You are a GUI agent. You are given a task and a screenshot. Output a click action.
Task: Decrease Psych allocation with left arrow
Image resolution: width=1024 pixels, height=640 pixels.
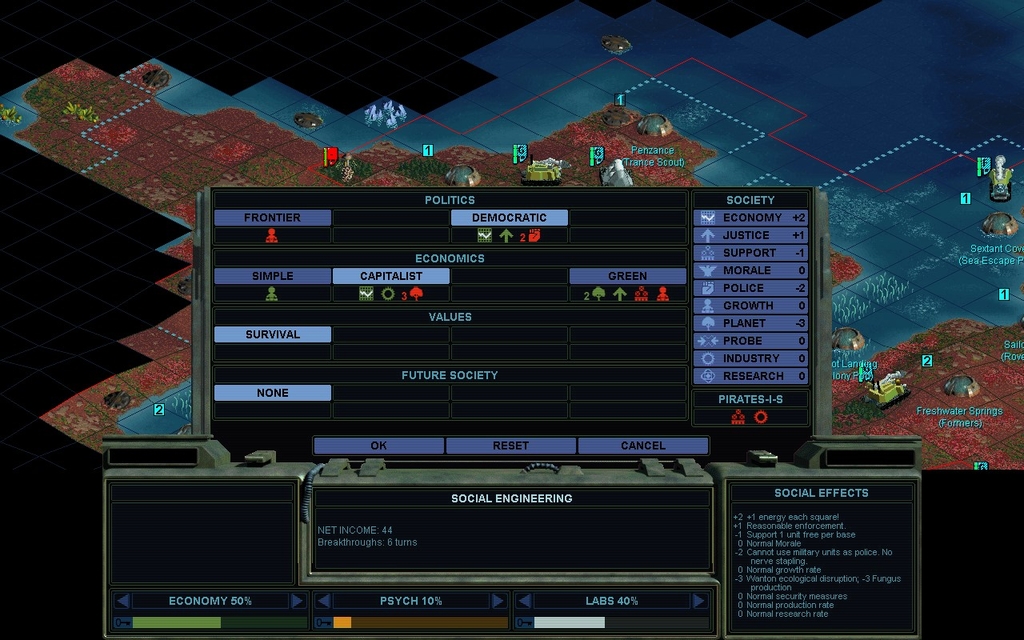point(323,601)
